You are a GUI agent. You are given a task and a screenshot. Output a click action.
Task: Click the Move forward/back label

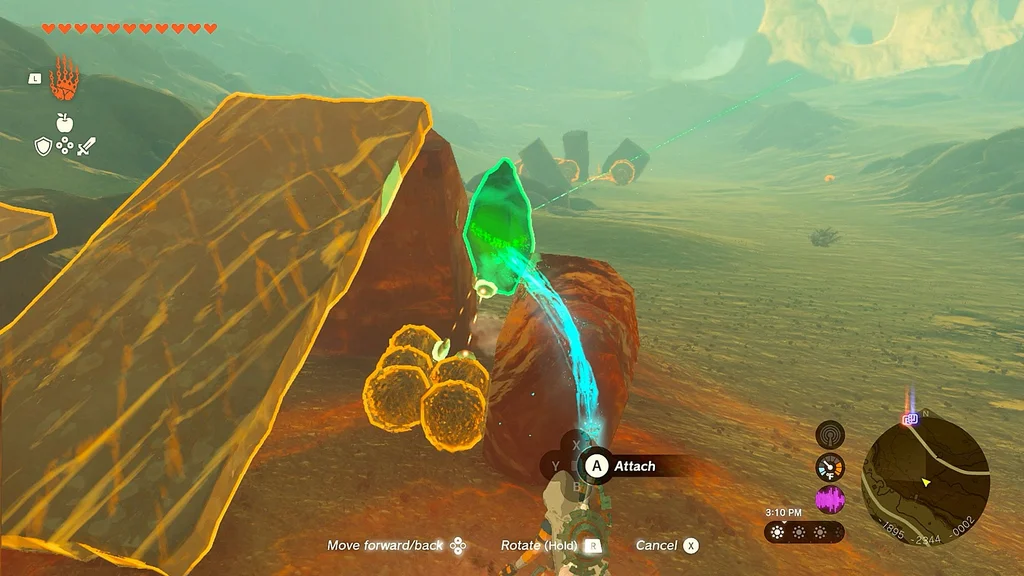(x=385, y=545)
